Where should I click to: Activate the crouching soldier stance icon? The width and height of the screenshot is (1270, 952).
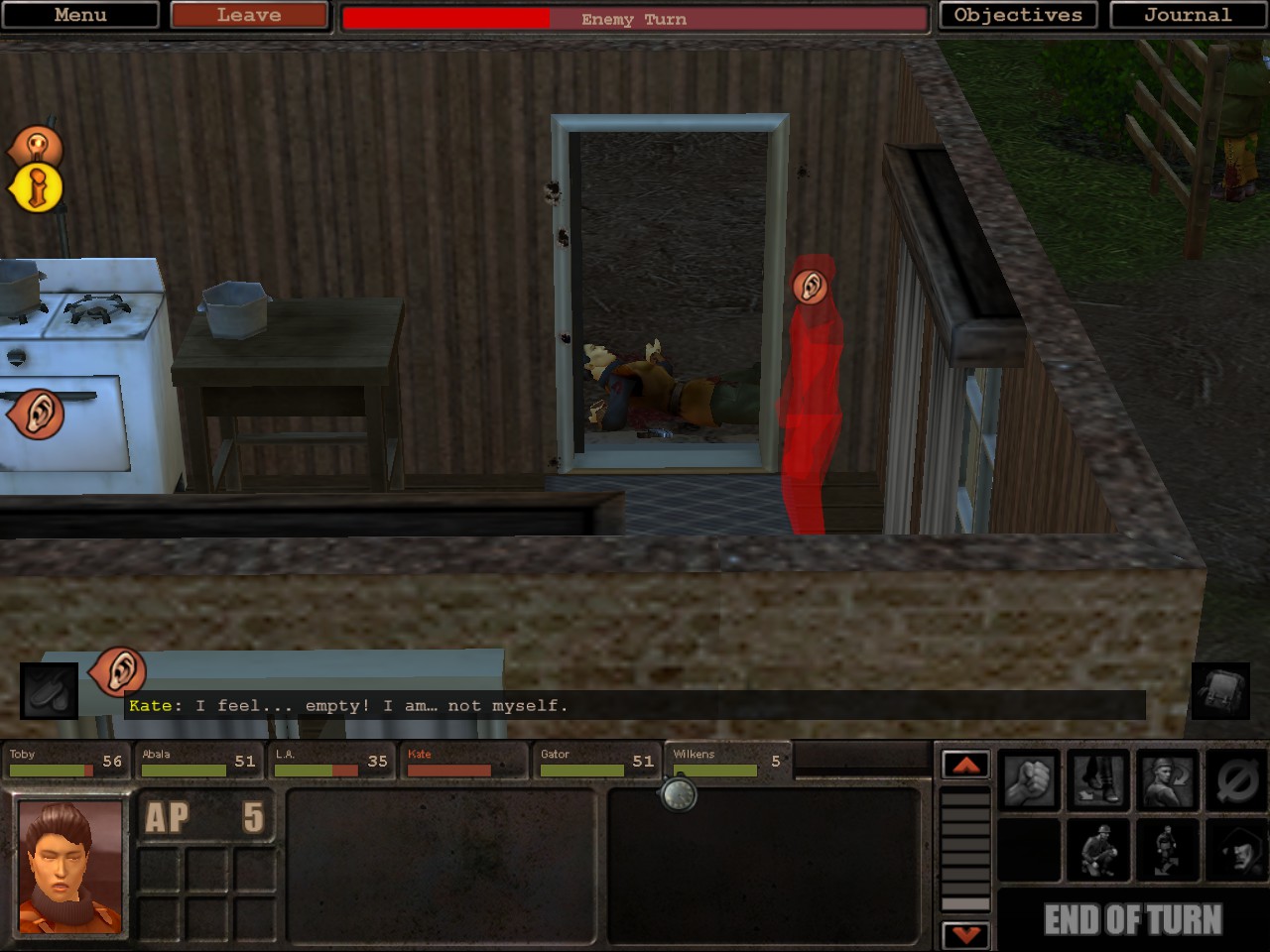pyautogui.click(x=1097, y=850)
